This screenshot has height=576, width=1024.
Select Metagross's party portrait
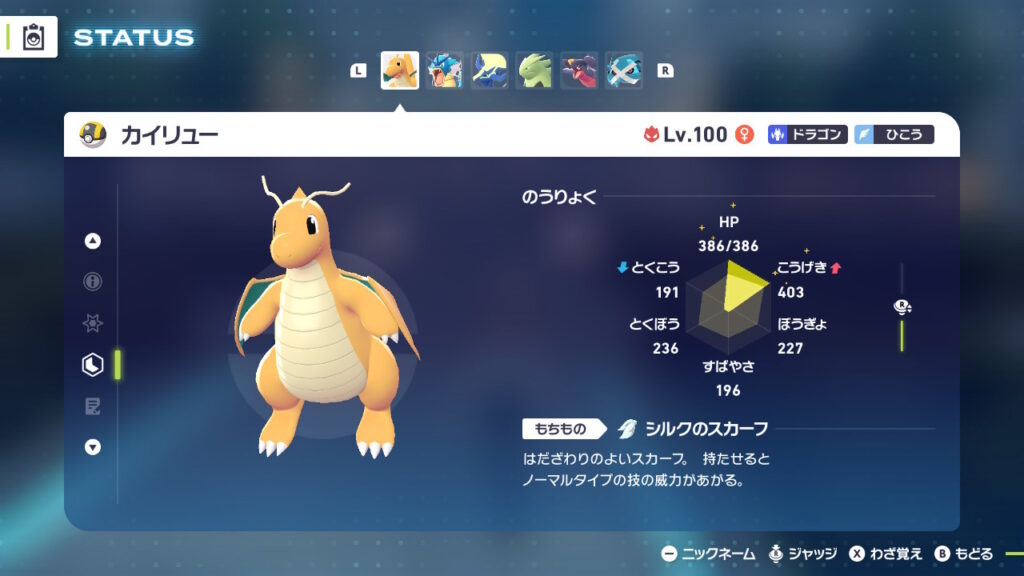pos(625,71)
